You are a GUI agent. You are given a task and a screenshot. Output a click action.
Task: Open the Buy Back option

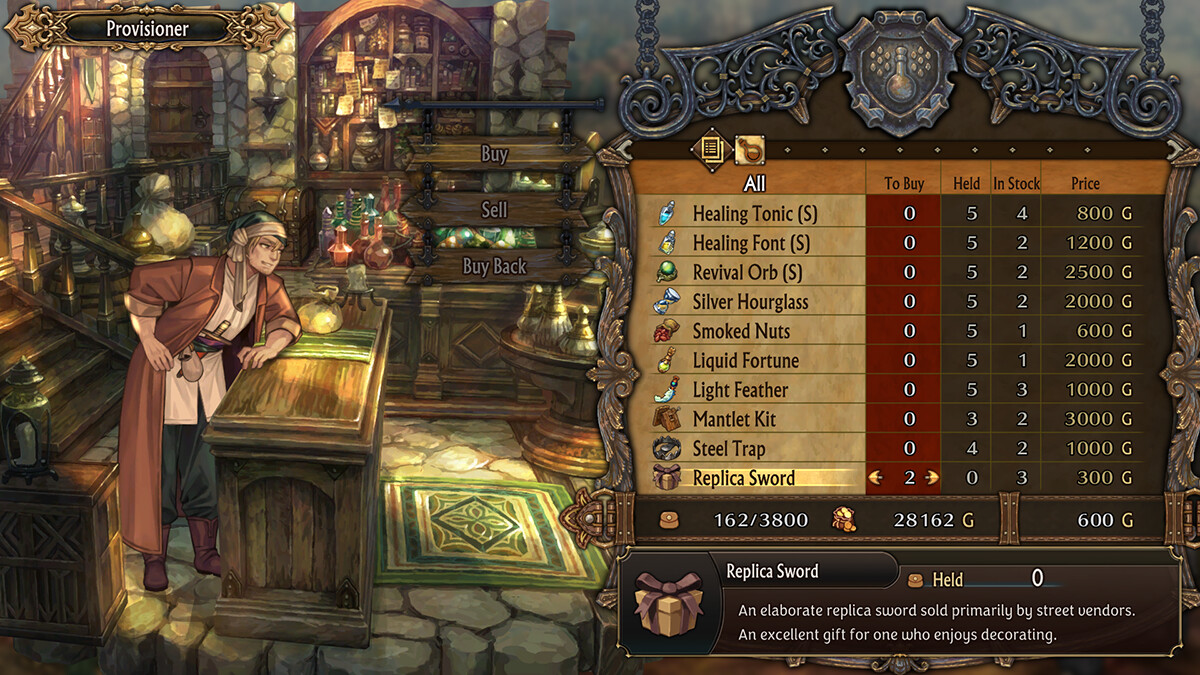point(494,266)
